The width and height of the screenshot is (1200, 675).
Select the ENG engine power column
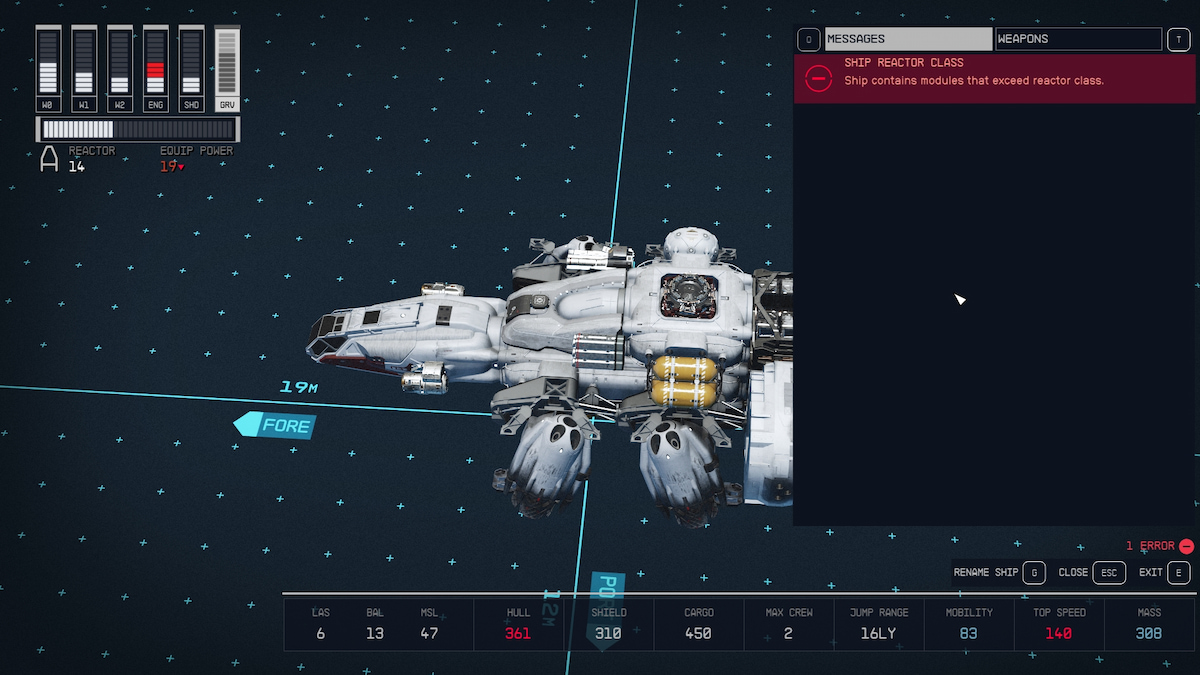(155, 68)
